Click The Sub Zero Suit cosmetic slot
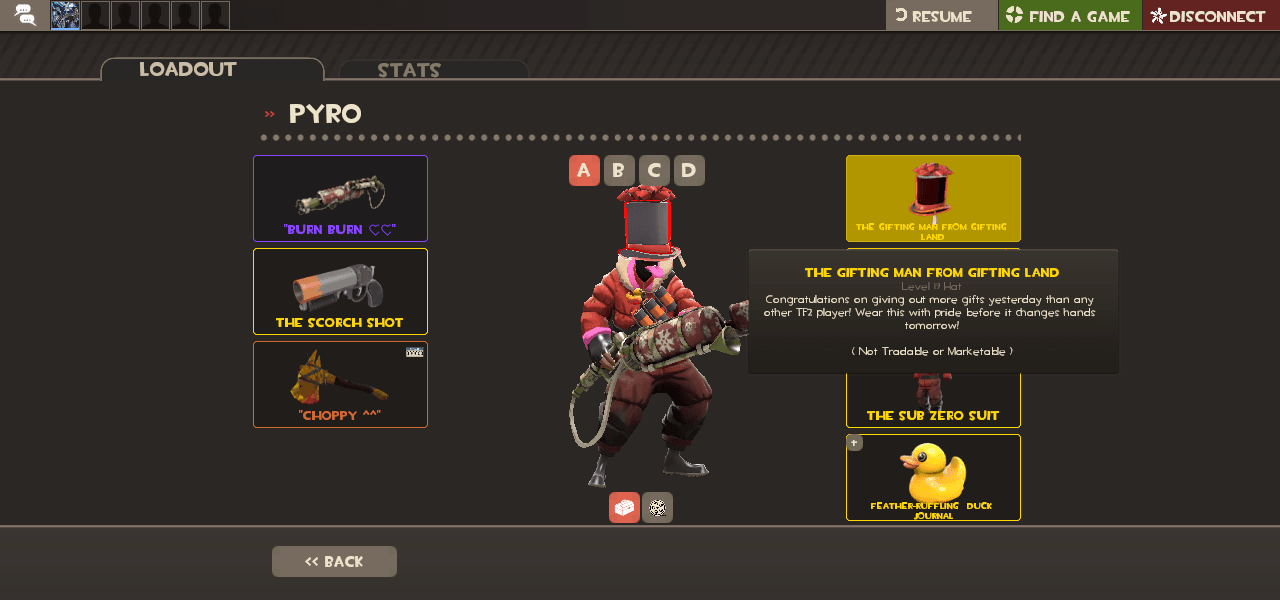 (x=933, y=403)
